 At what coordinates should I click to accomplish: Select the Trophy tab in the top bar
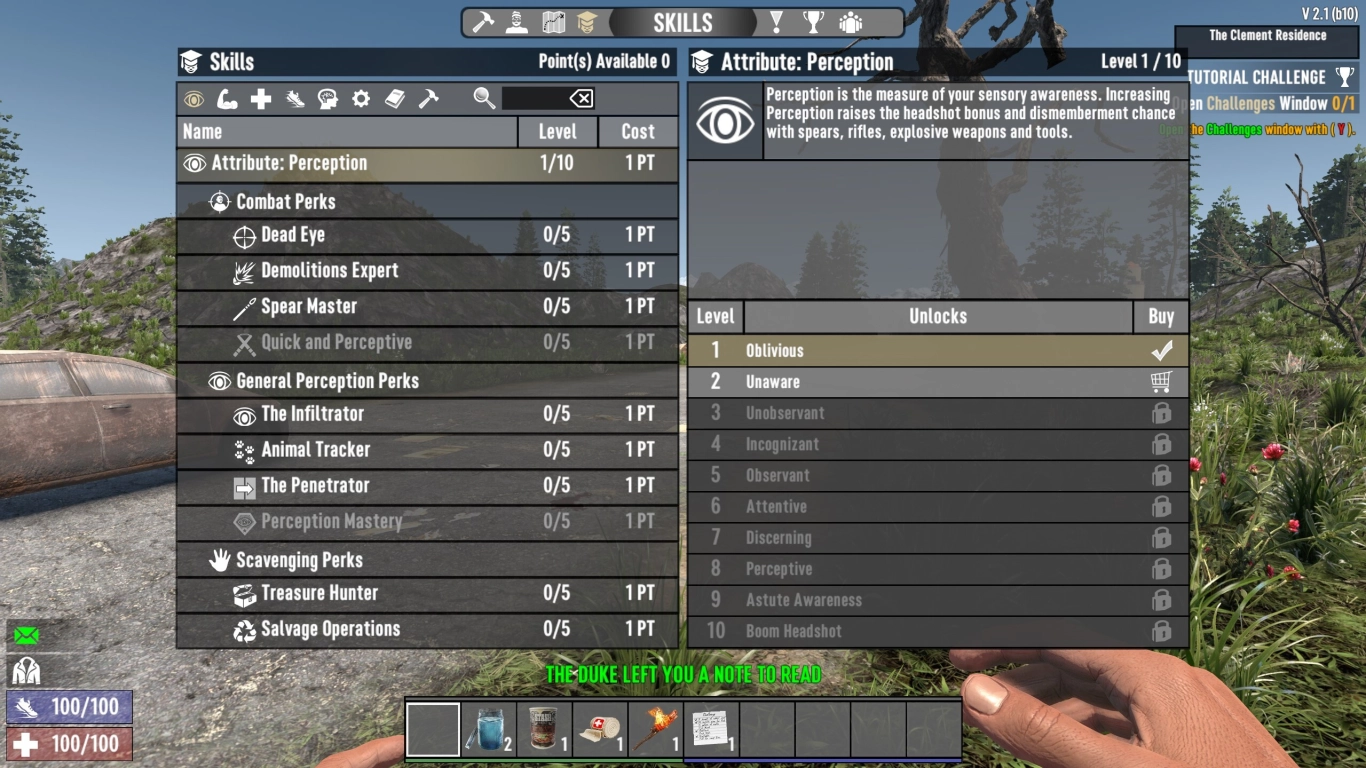tap(814, 22)
